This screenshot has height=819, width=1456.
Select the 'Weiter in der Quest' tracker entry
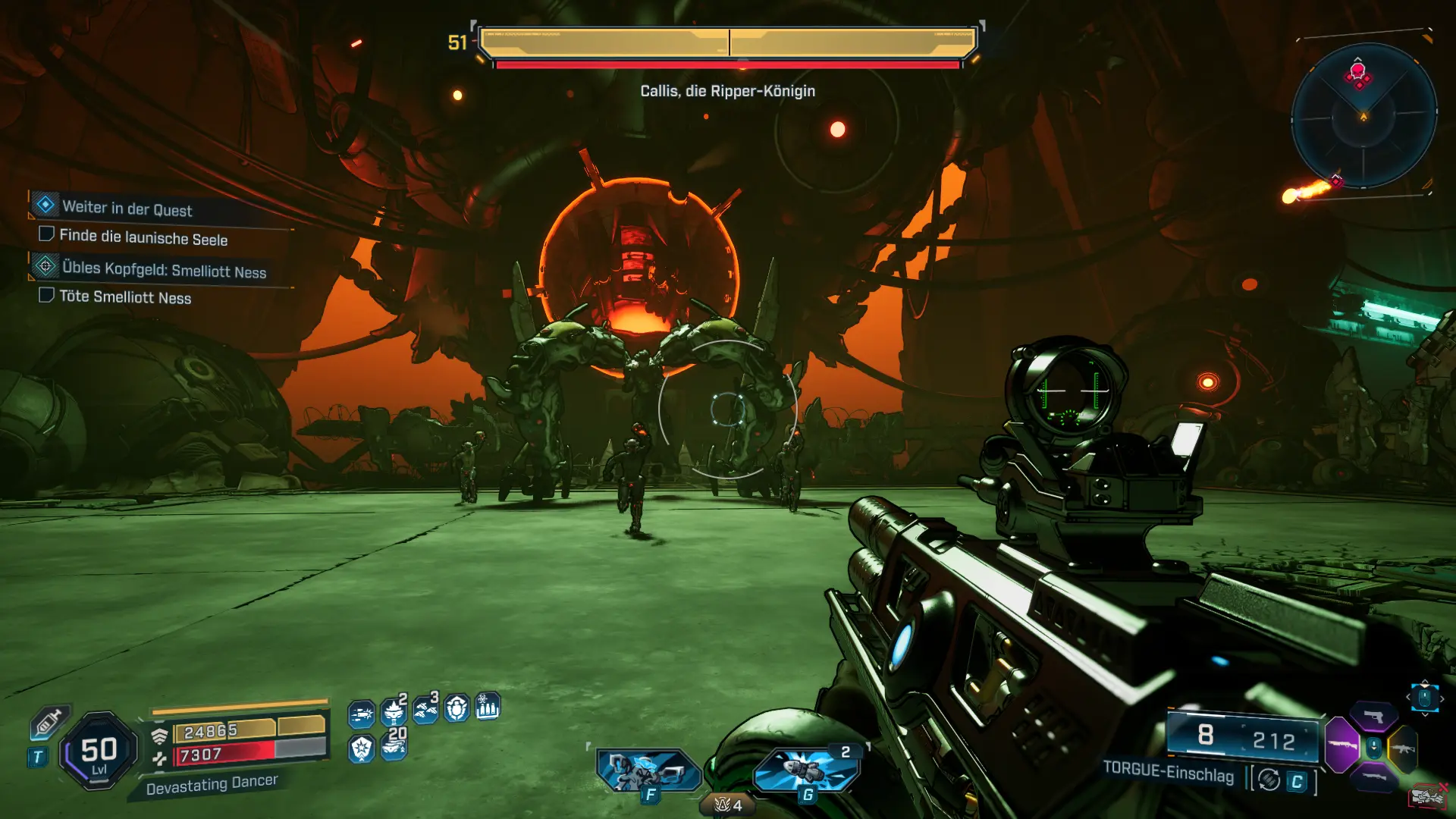[127, 208]
